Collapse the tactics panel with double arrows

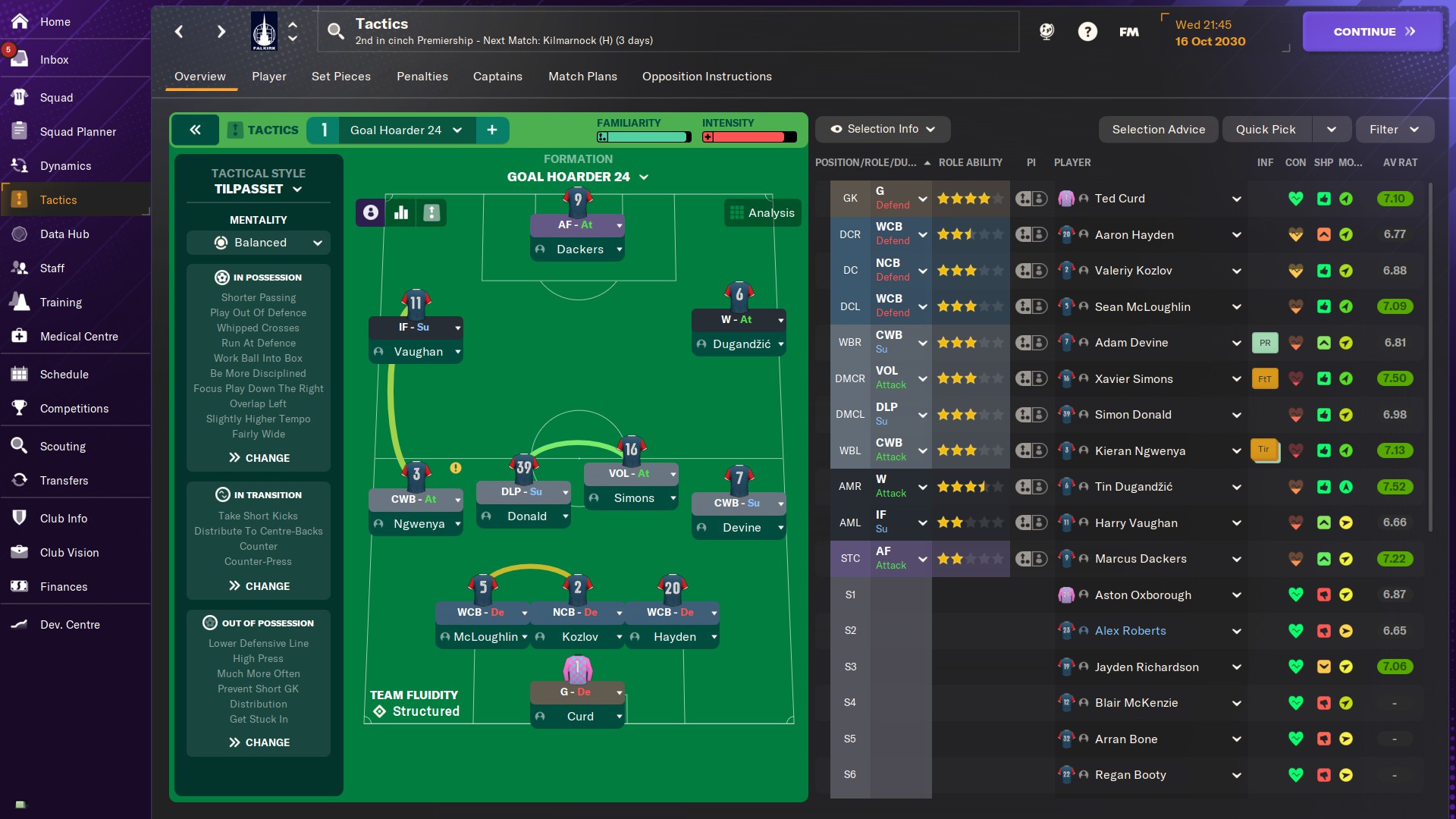195,130
